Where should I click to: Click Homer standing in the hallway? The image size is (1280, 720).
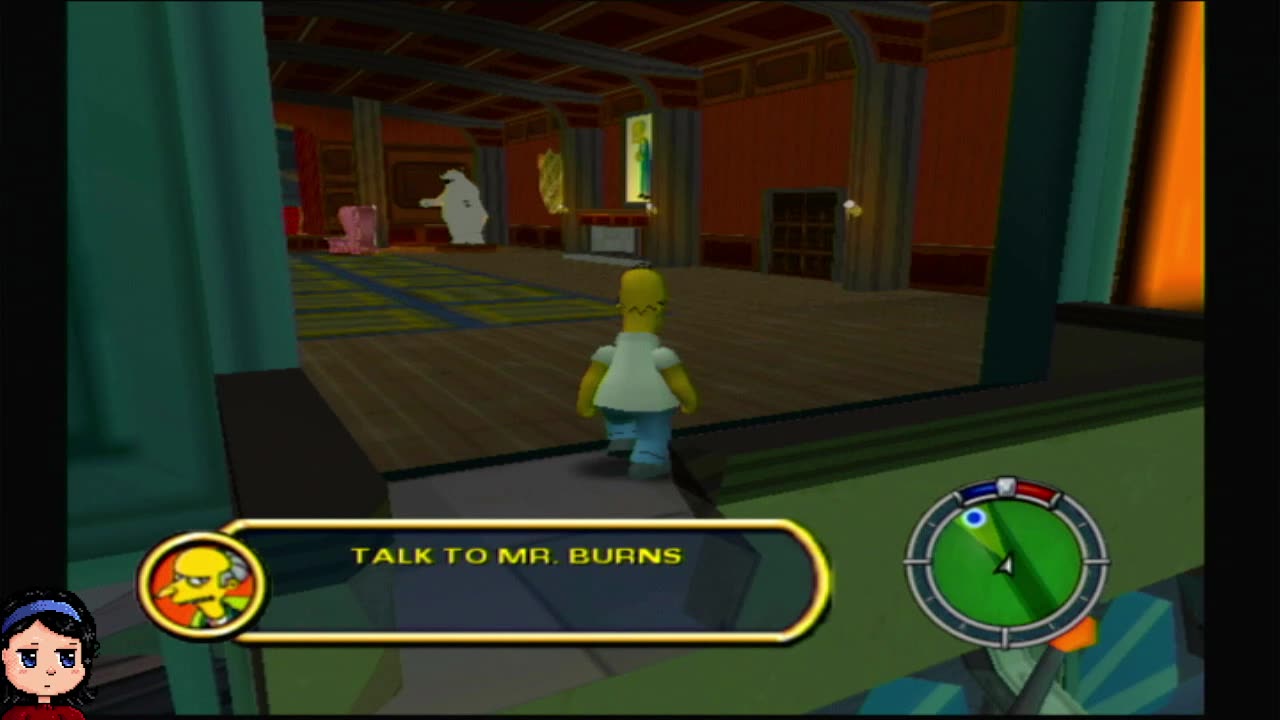[640, 370]
